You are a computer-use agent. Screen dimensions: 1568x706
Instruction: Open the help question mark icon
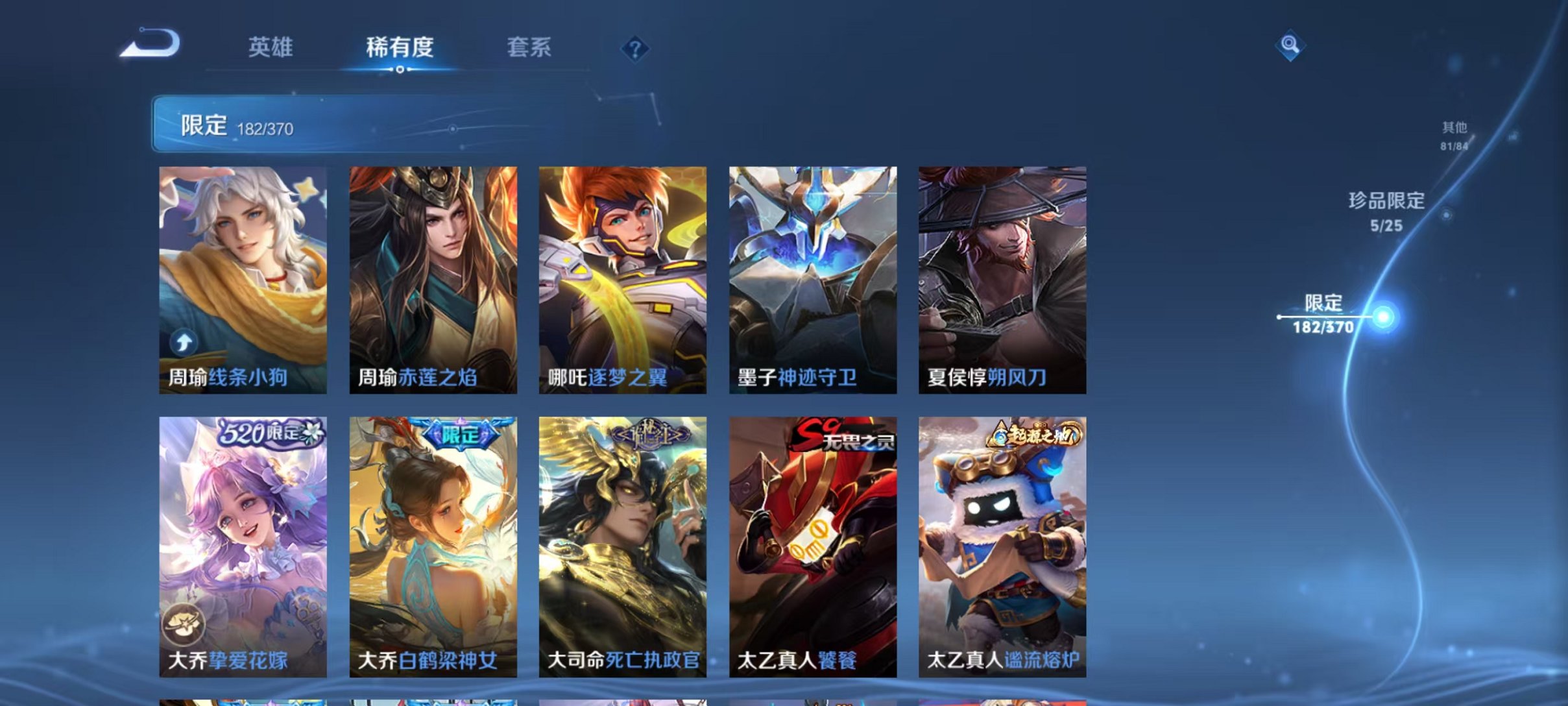pyautogui.click(x=638, y=49)
